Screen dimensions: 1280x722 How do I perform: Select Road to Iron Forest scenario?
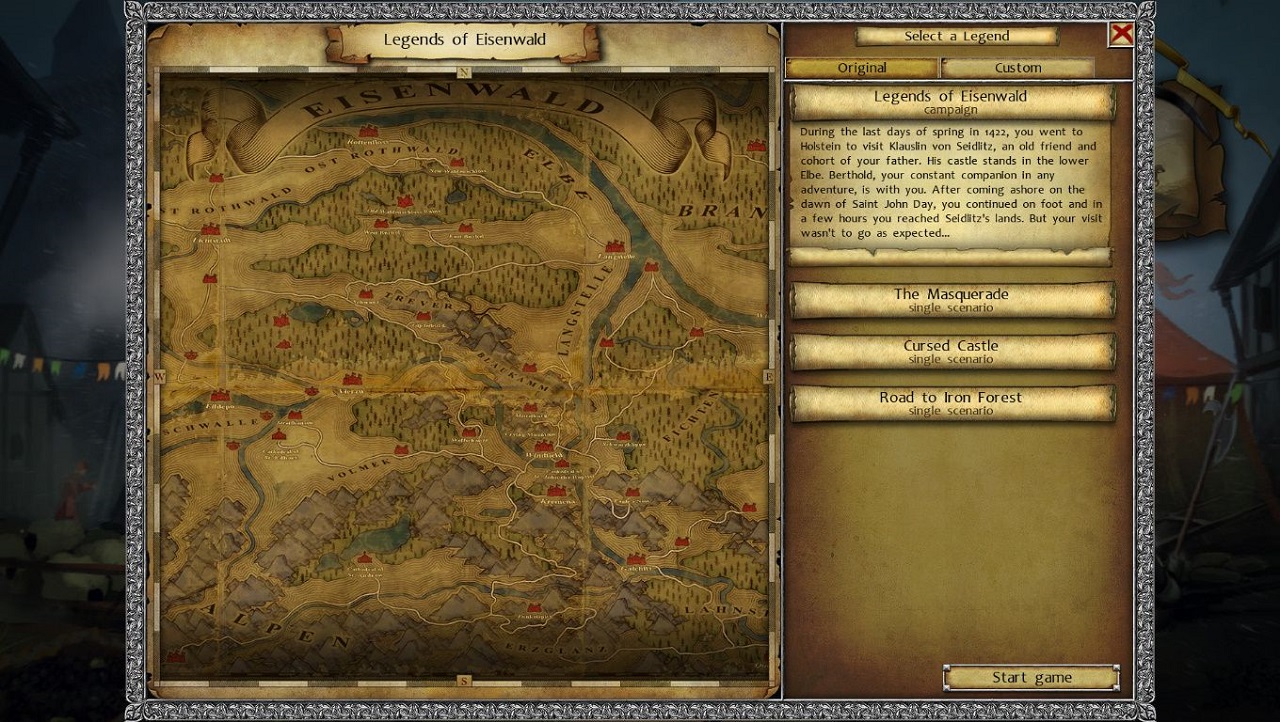[951, 402]
